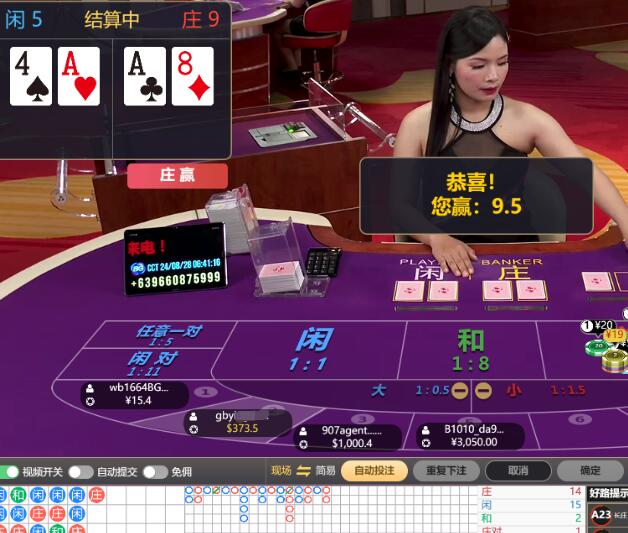The image size is (628, 533).
Task: Select the A23 table entry
Action: tap(602, 516)
